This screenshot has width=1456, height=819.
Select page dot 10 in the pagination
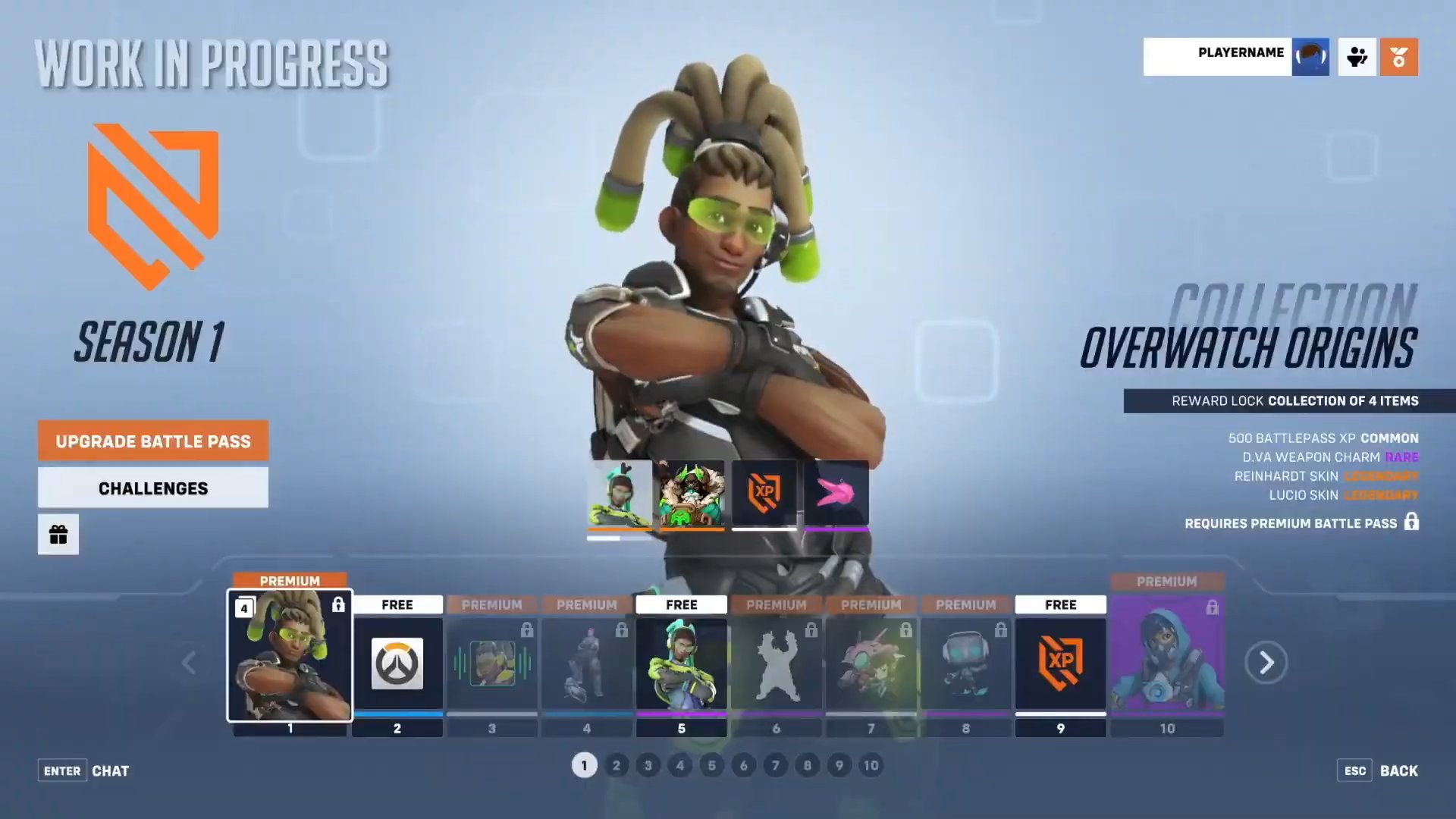871,766
